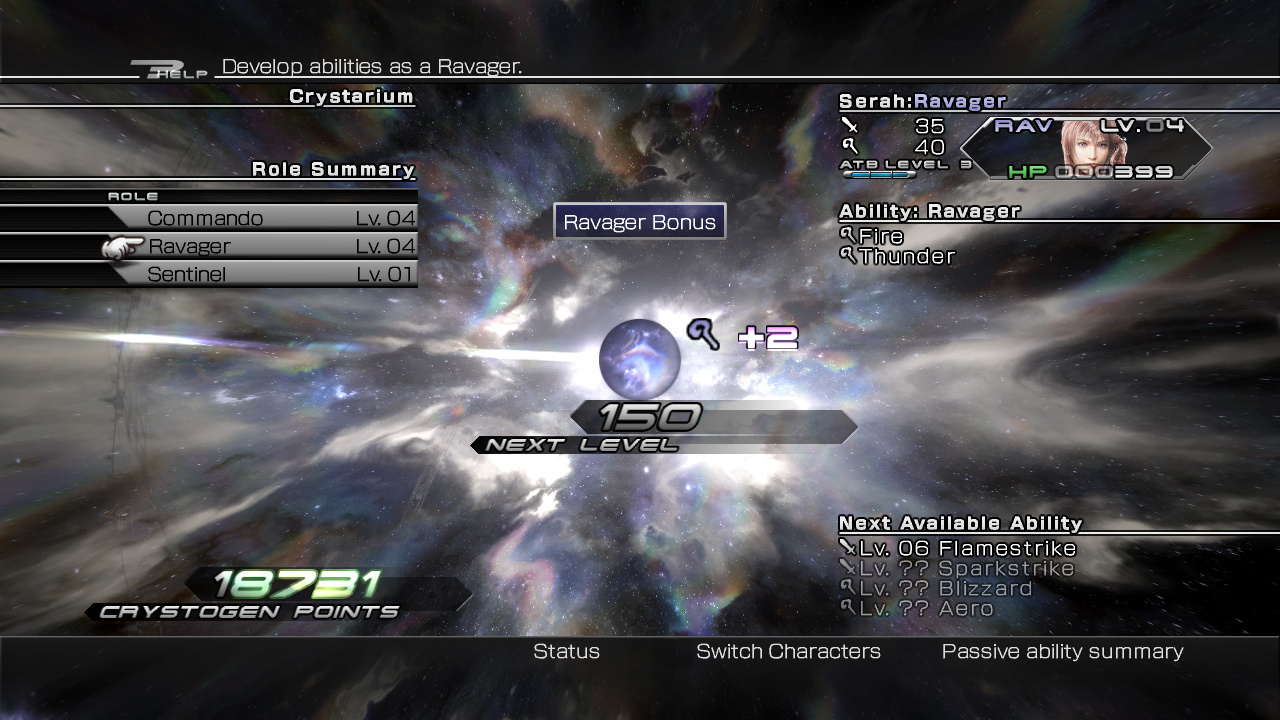Select the Fire ability entry
This screenshot has width=1280, height=720.
click(880, 236)
